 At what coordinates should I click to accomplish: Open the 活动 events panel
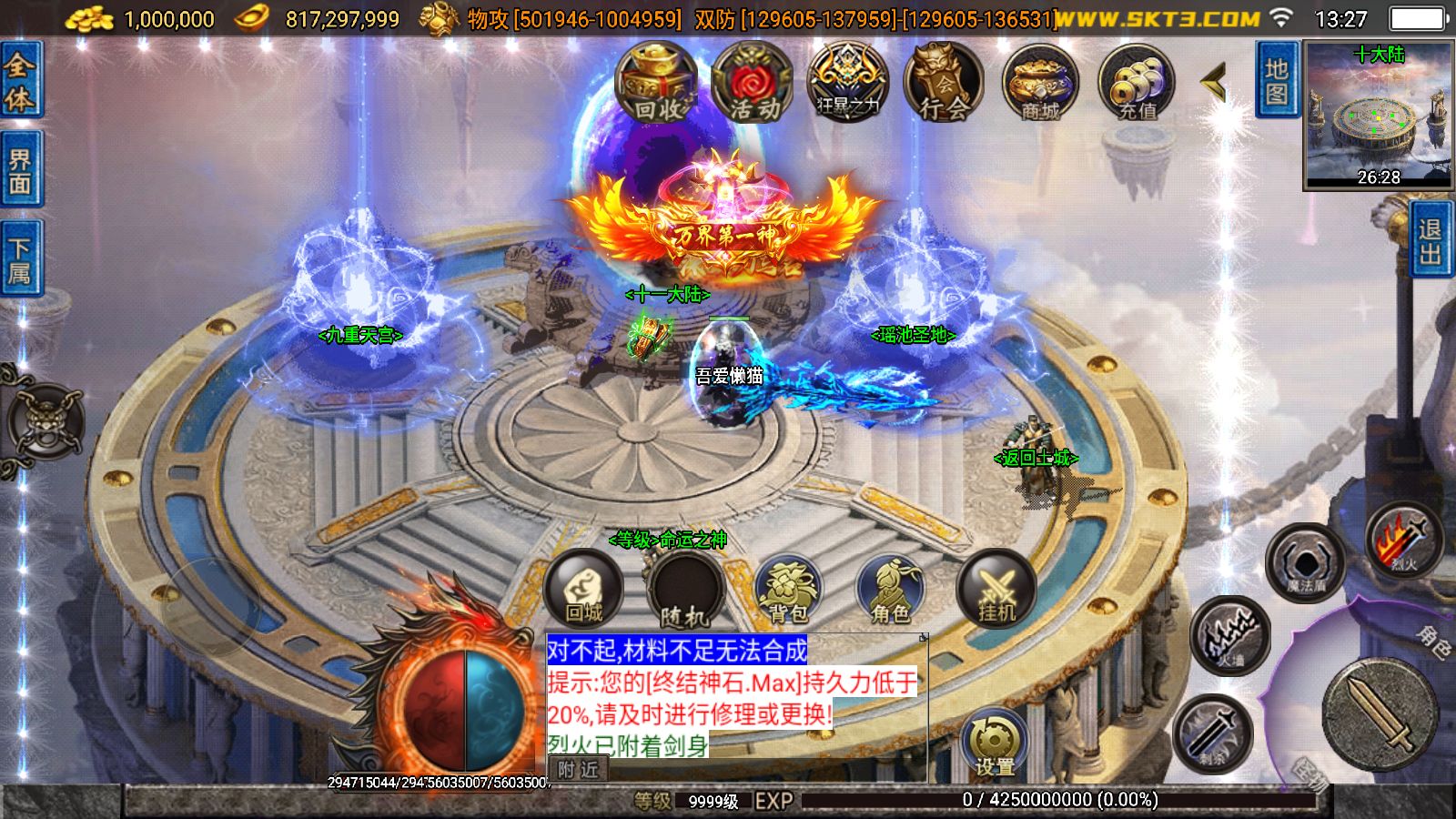click(750, 86)
